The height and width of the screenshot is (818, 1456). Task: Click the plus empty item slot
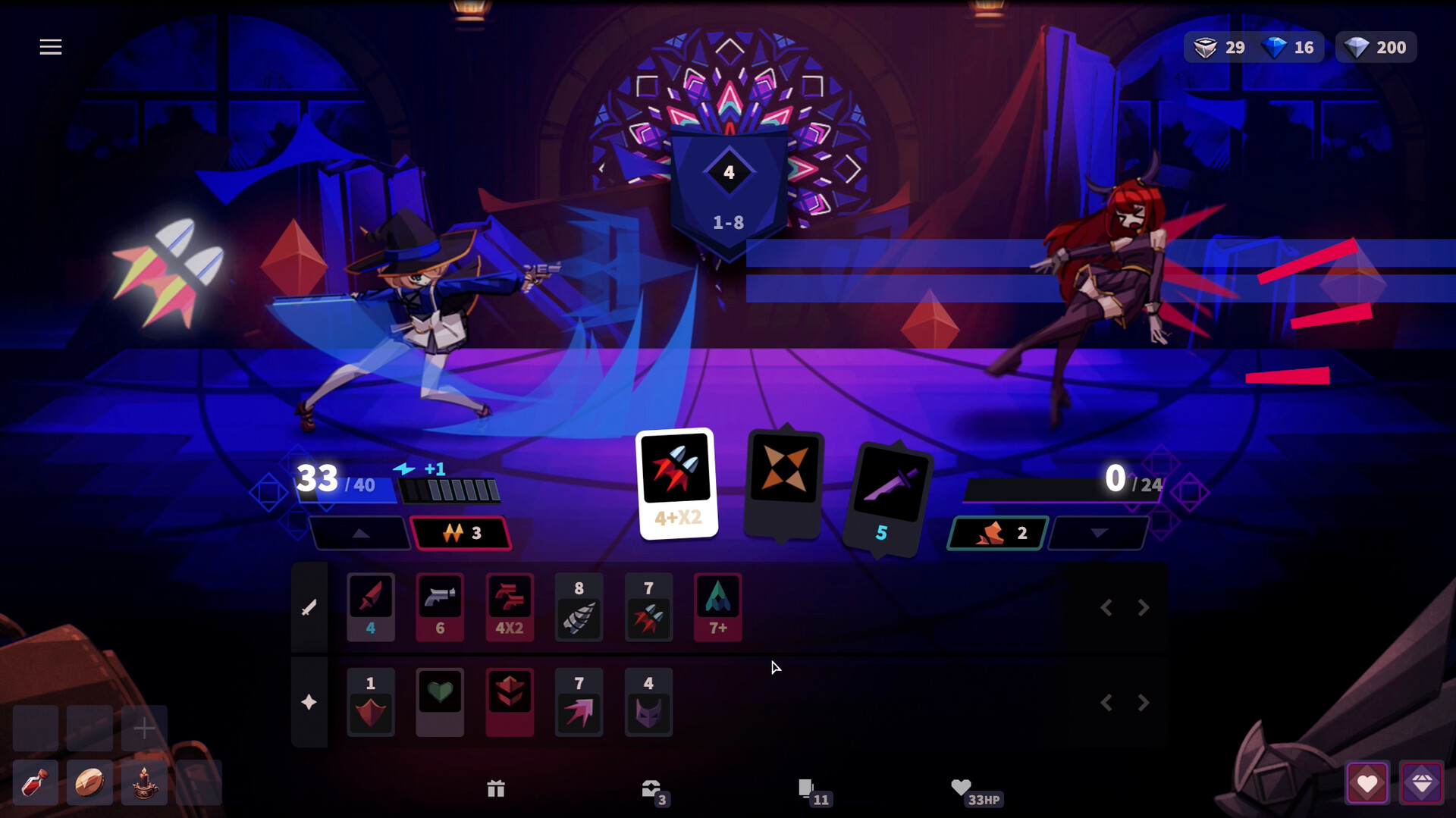144,727
